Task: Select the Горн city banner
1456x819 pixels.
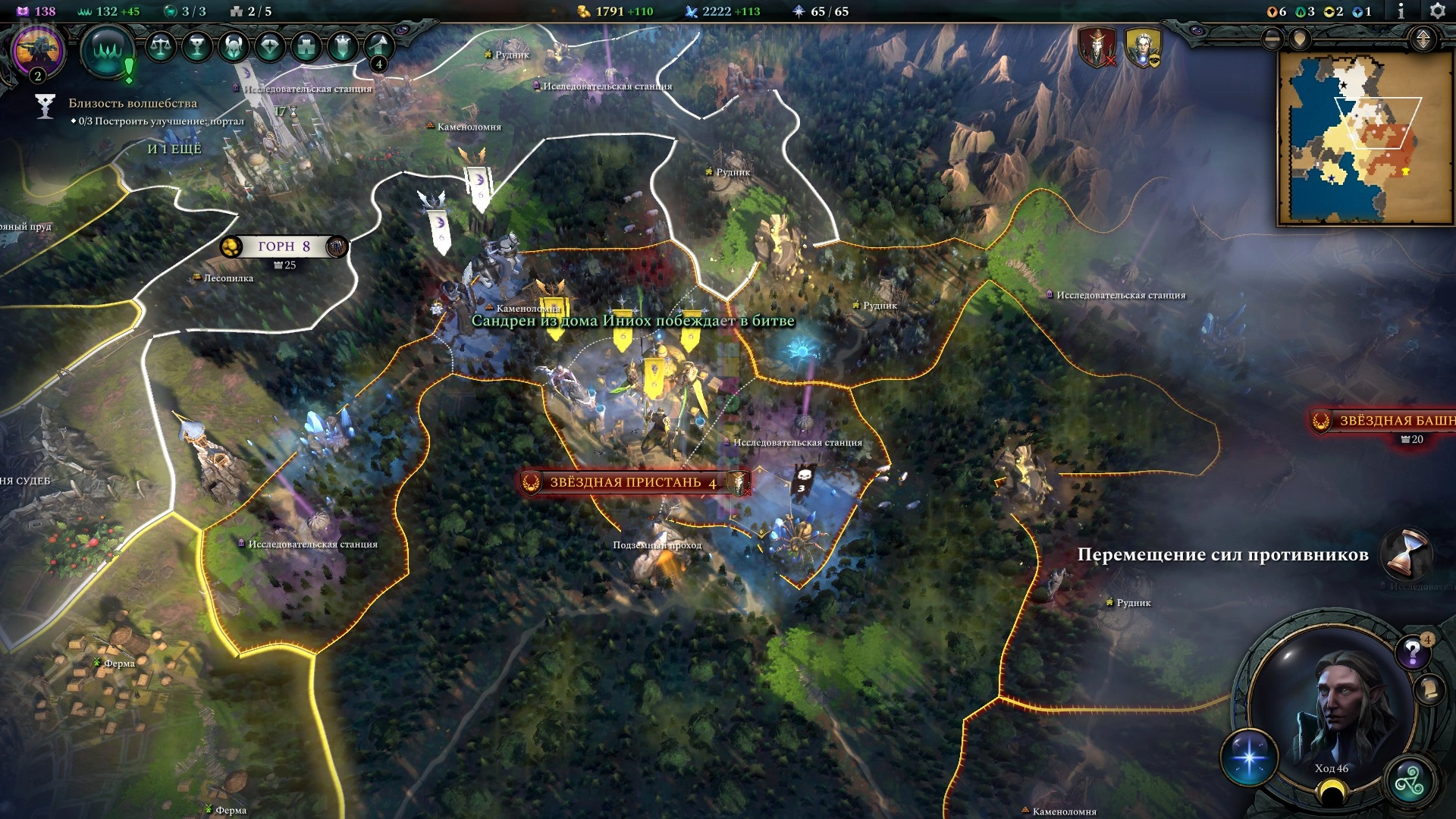Action: pos(284,246)
